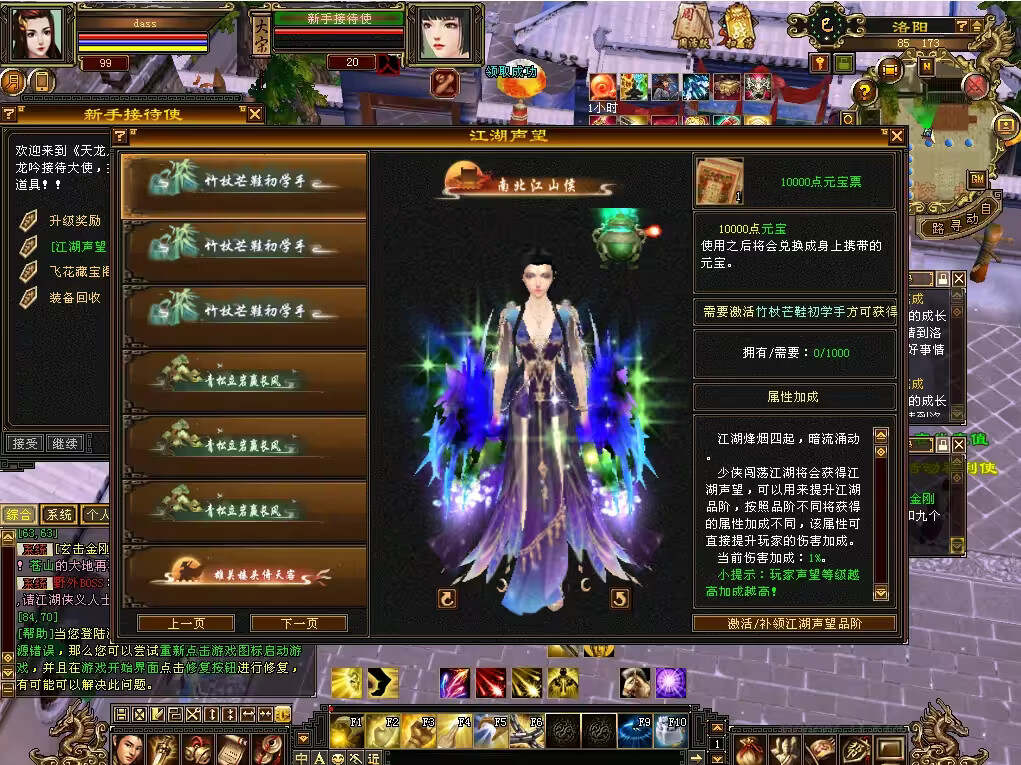Choose the 装备回收 dialogue option
The image size is (1021, 765).
(x=75, y=297)
